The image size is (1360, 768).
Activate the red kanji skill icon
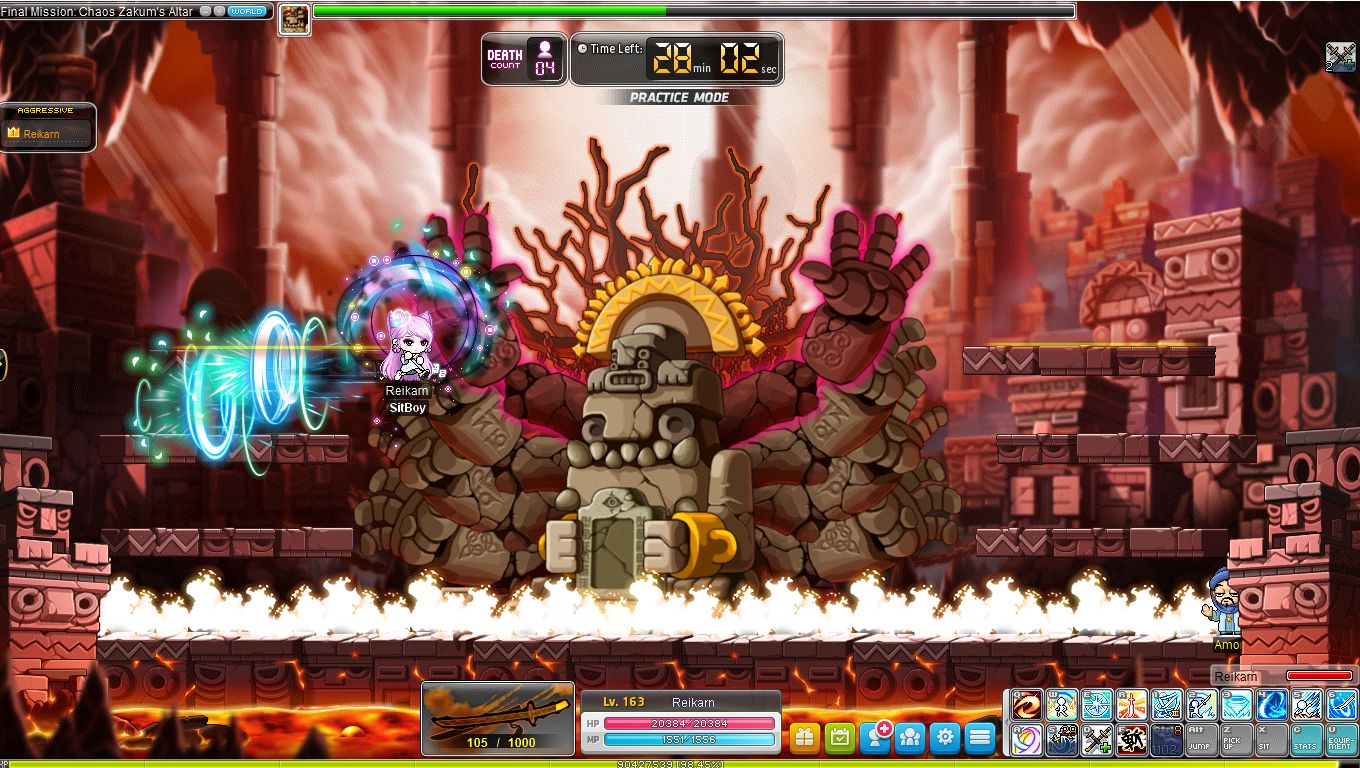point(1131,740)
